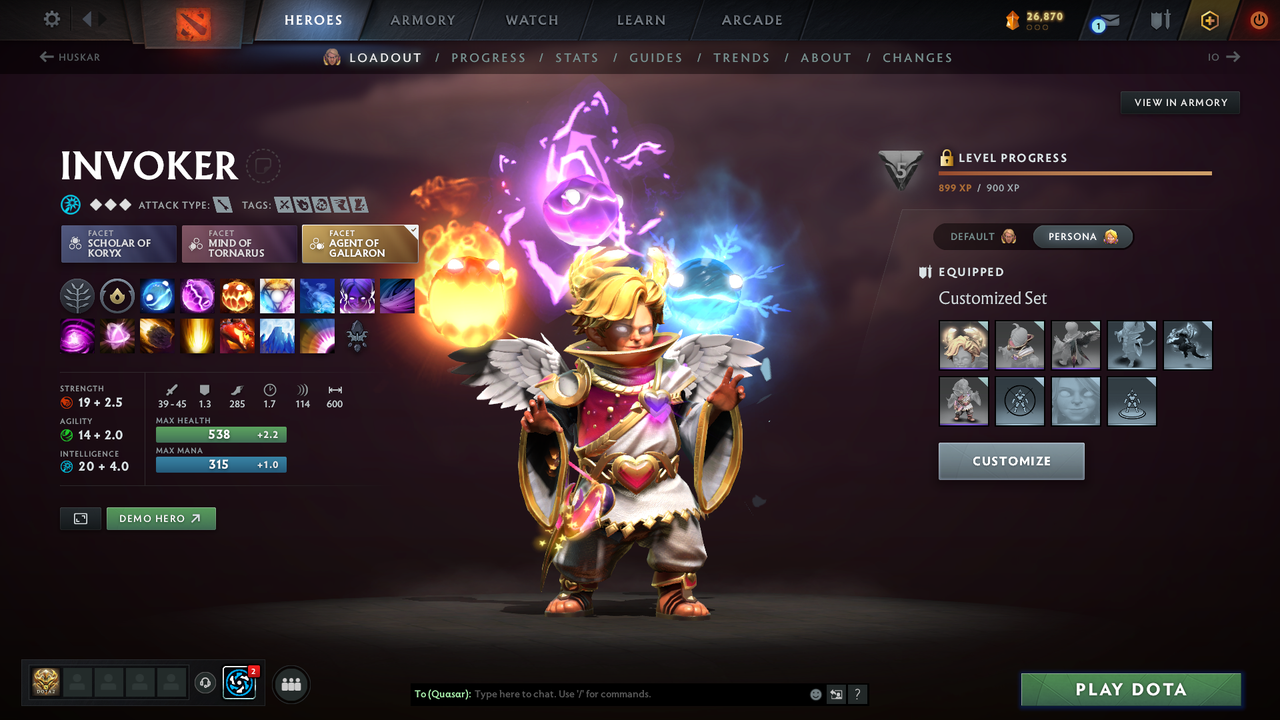Open the inbox envelope with notification badge
1280x720 pixels.
point(1104,20)
